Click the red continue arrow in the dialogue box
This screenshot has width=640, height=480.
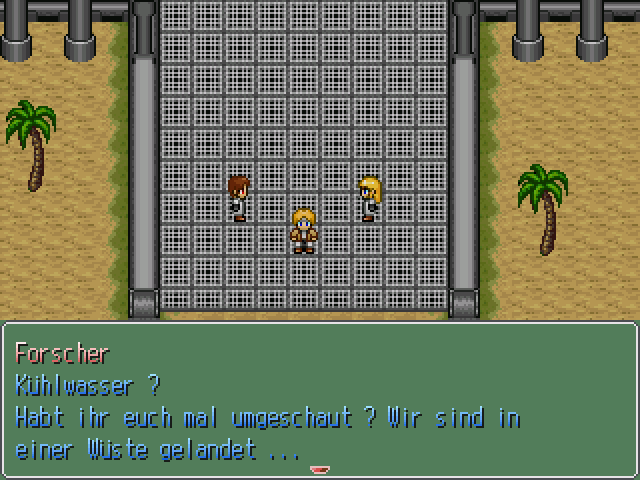pos(320,468)
